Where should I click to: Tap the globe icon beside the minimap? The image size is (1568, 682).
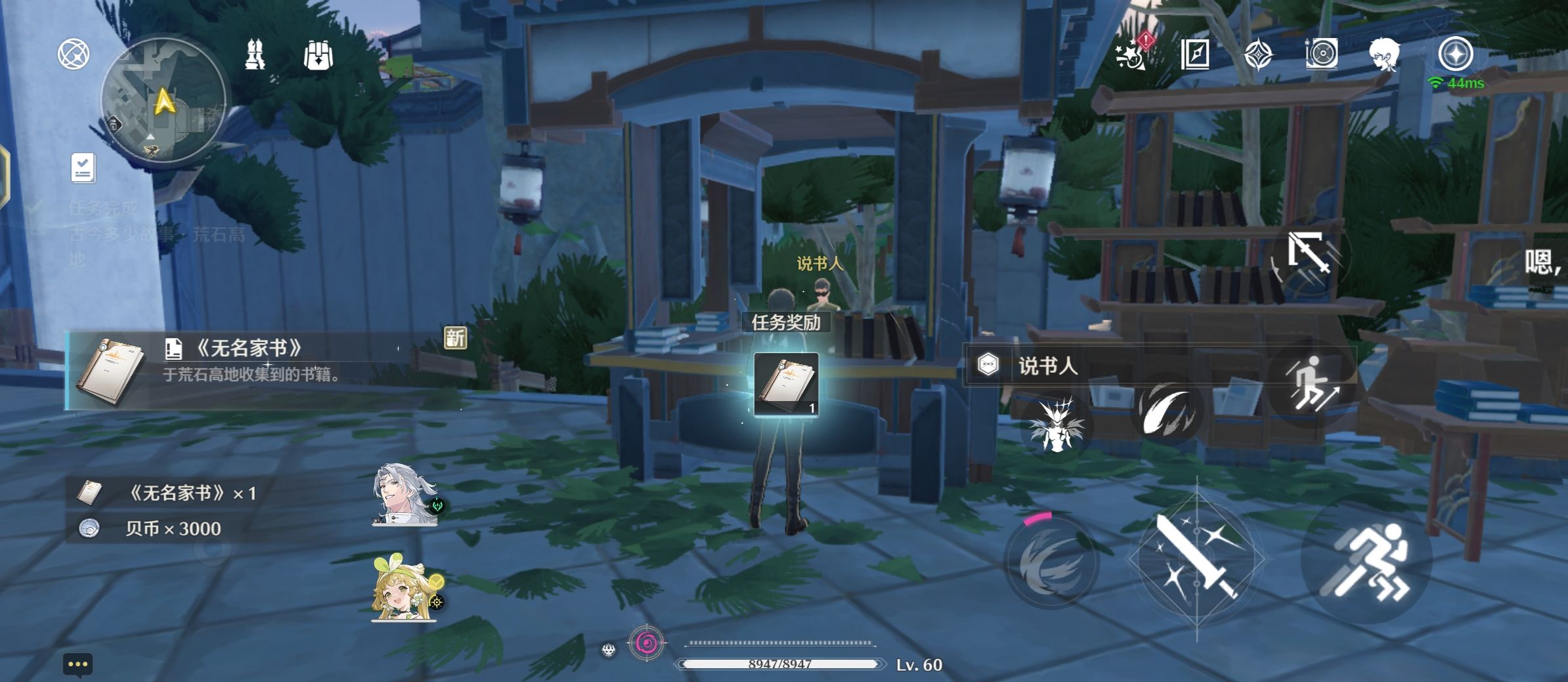point(74,54)
